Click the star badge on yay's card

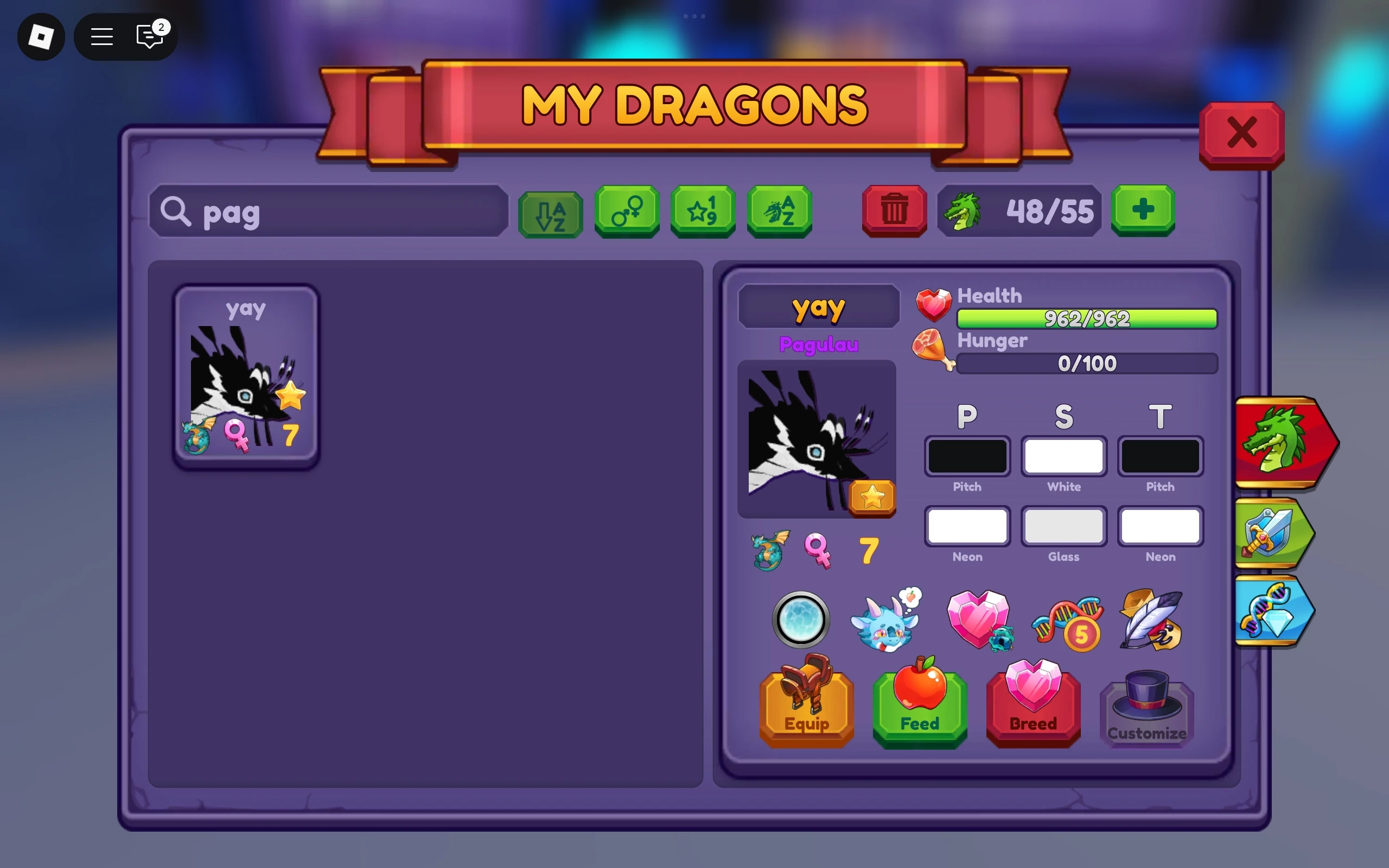[291, 396]
